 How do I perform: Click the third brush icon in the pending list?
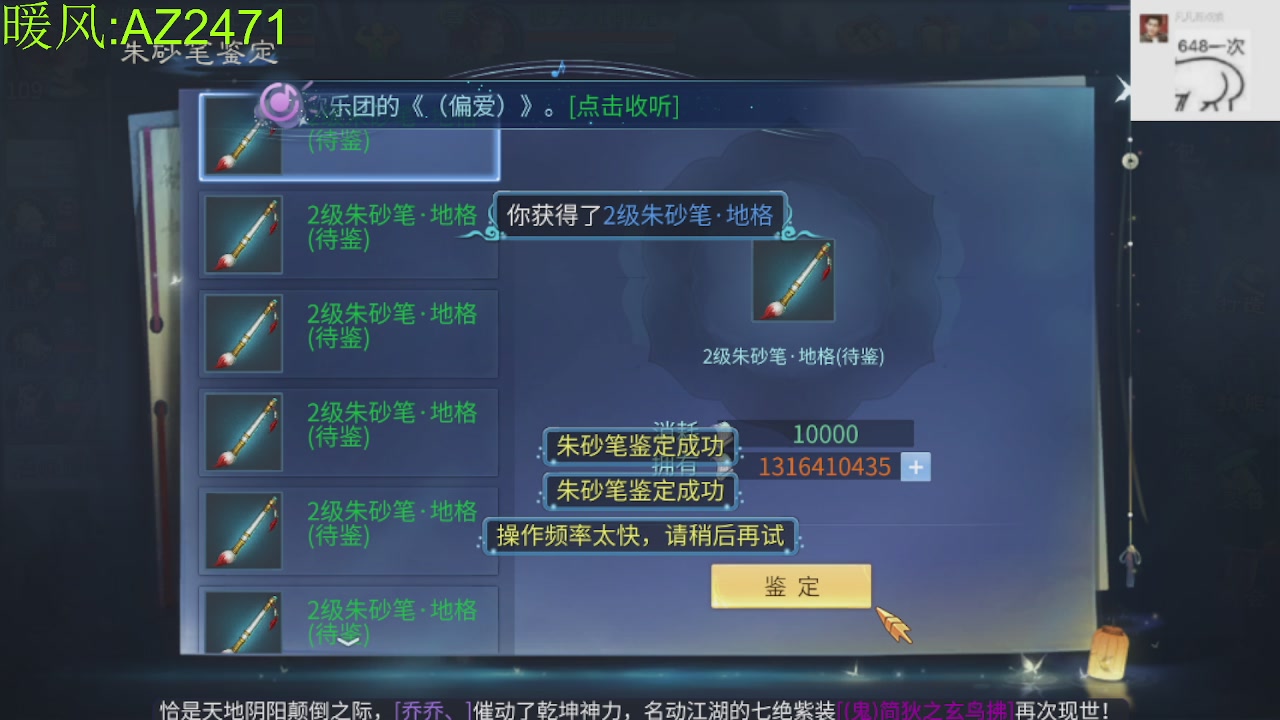242,333
